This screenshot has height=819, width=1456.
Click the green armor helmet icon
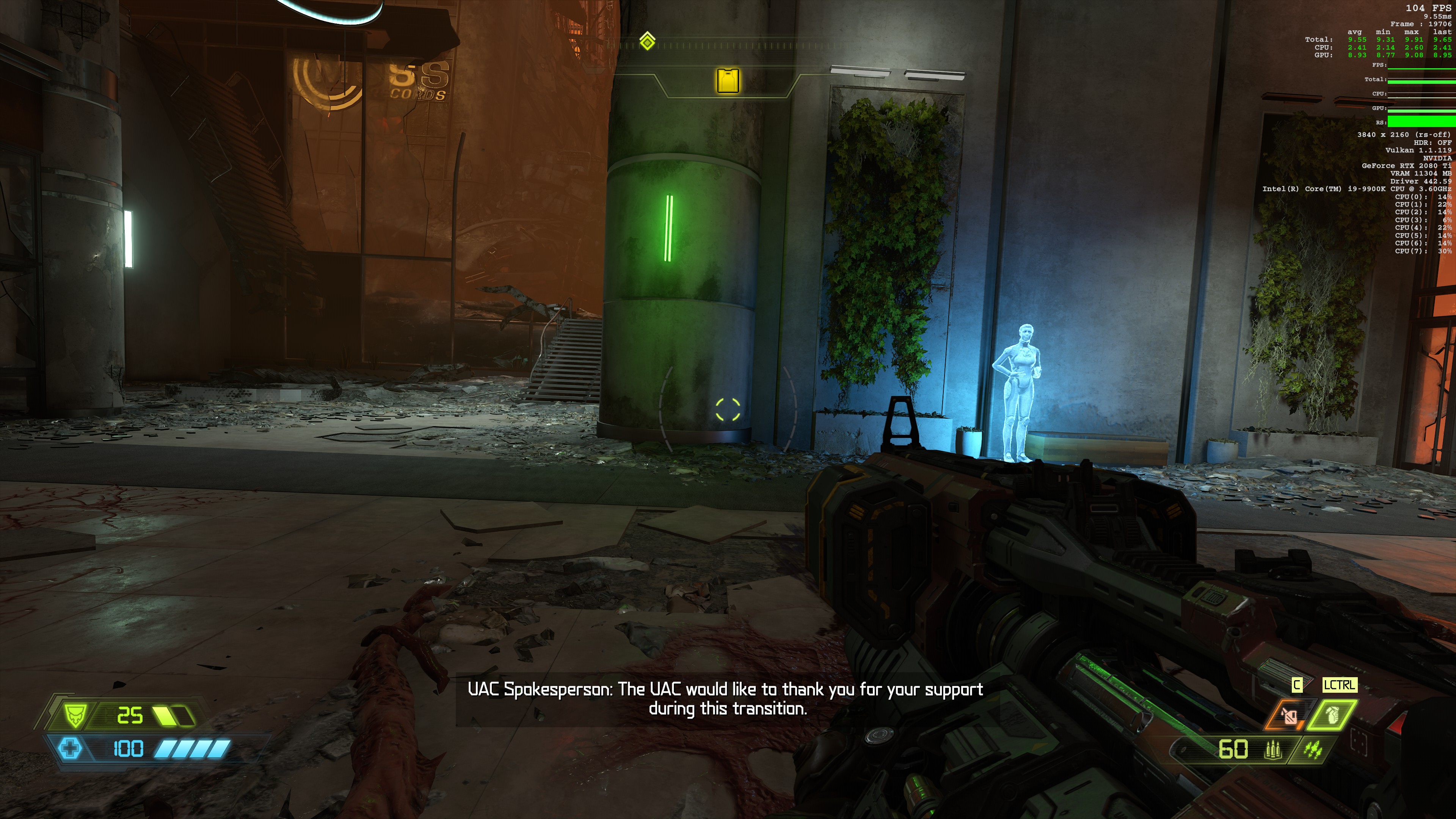(75, 715)
